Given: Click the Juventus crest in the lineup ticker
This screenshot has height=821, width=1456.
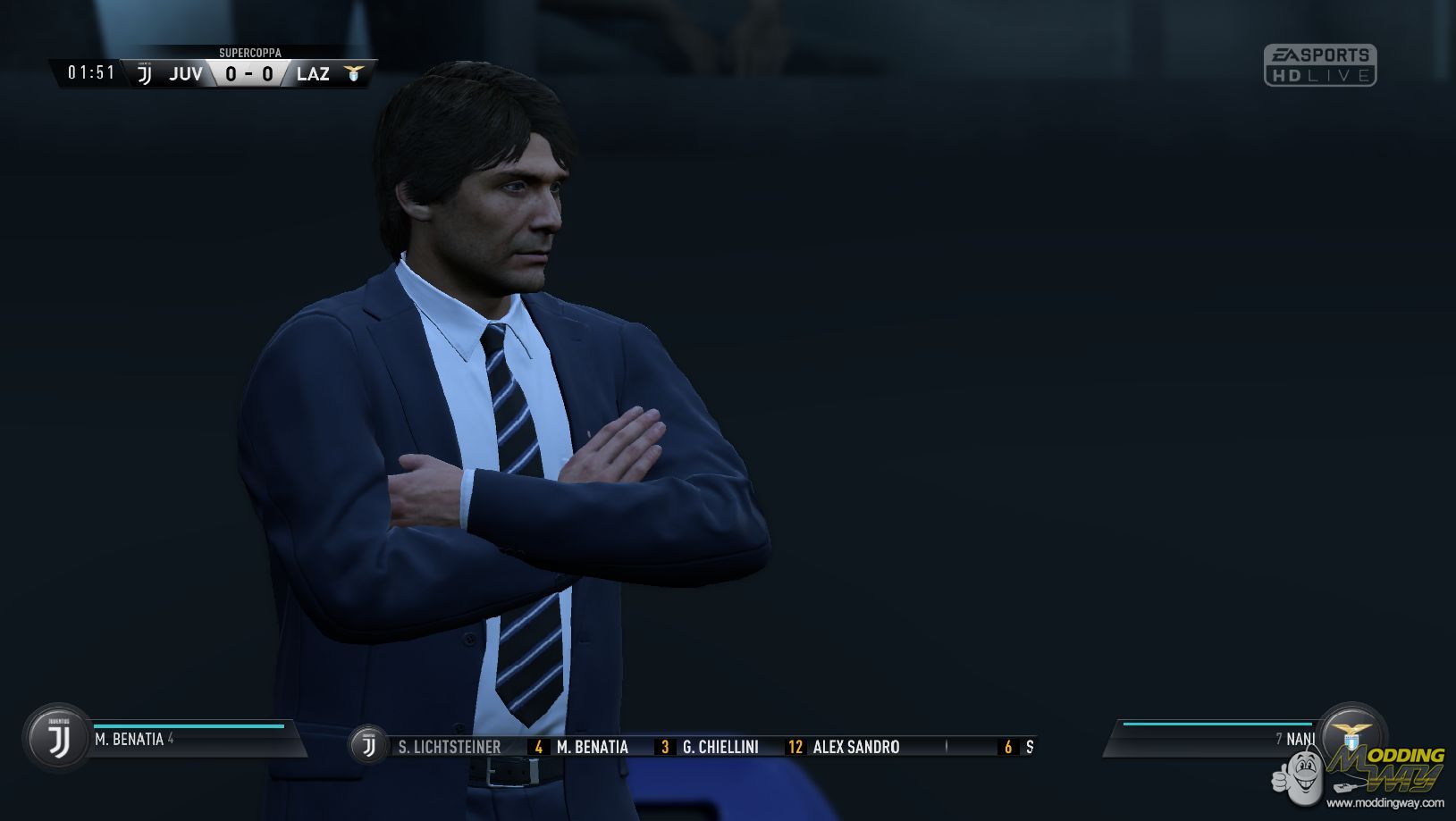Looking at the screenshot, I should point(368,745).
